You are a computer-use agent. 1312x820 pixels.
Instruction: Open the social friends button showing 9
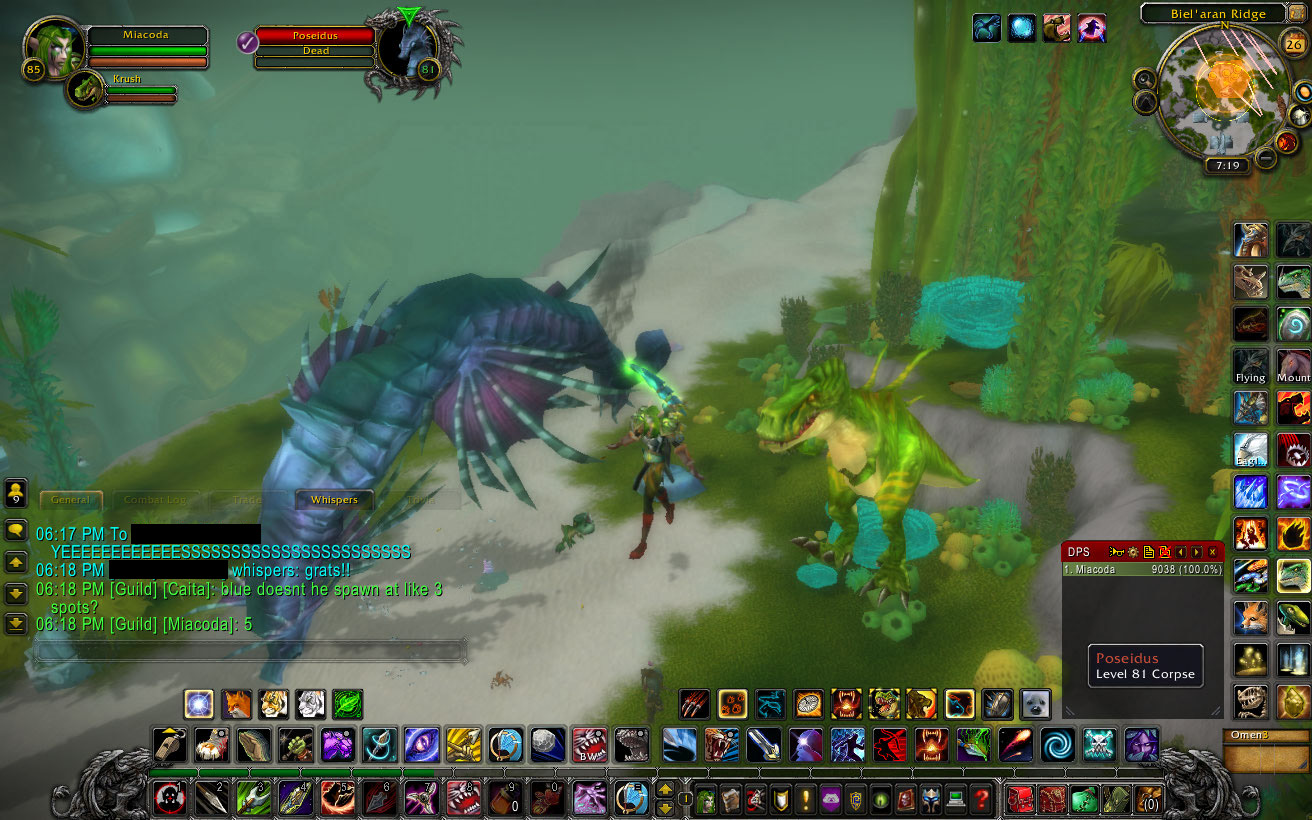pos(16,491)
